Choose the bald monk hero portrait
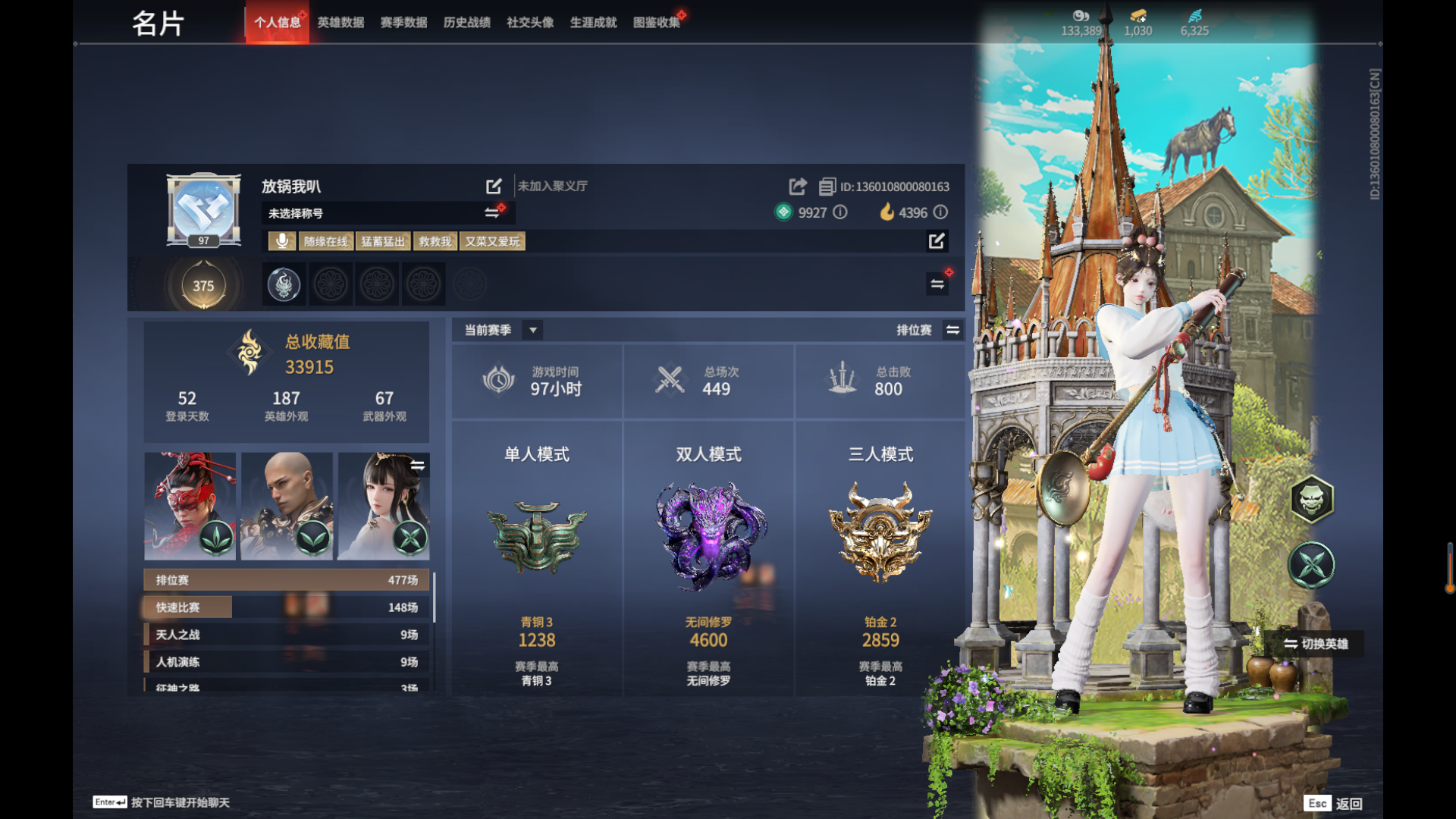Screen dimensions: 1456x819 287,506
